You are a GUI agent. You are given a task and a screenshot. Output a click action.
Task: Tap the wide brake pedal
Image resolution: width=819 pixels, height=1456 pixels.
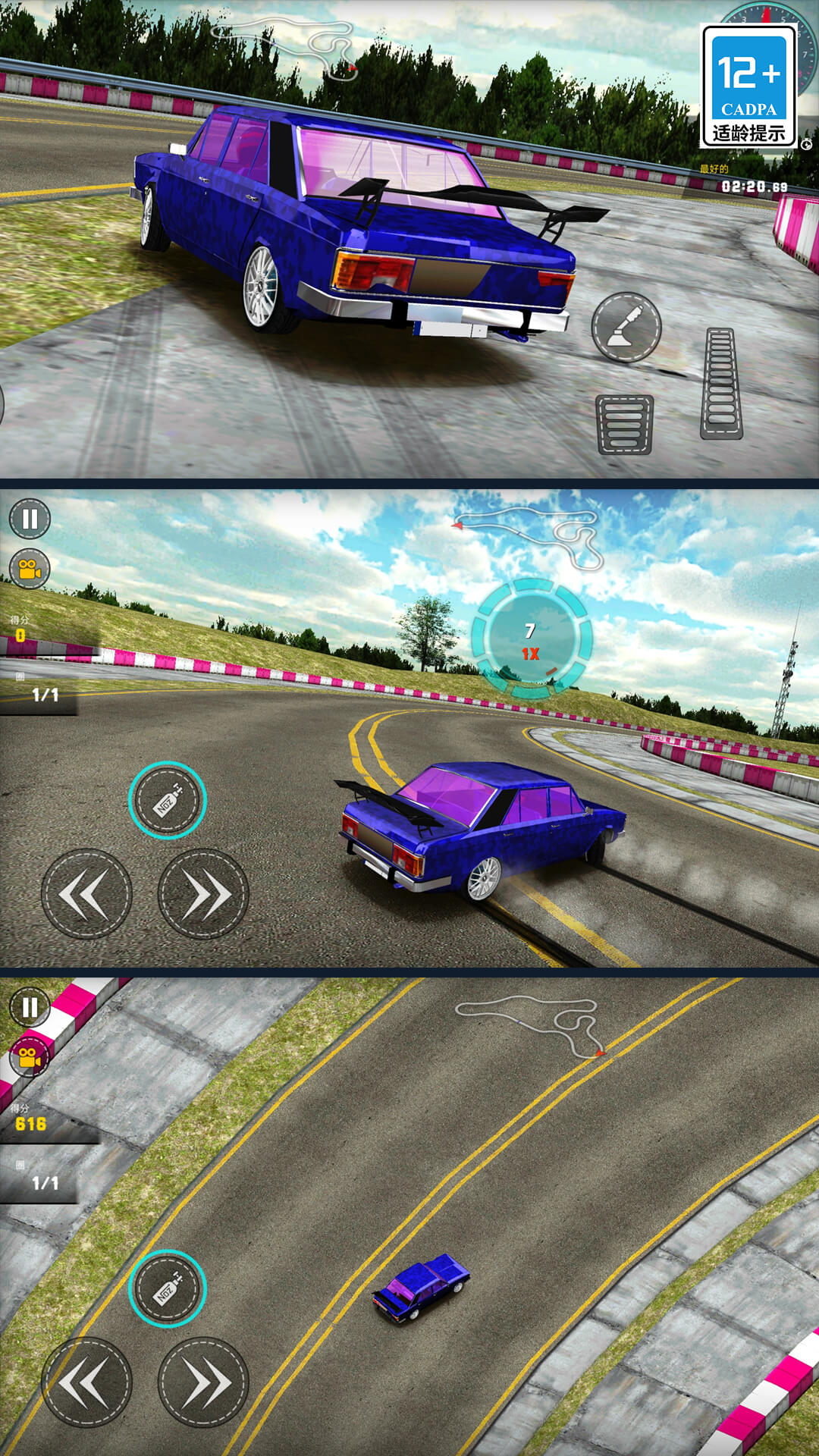coord(625,425)
